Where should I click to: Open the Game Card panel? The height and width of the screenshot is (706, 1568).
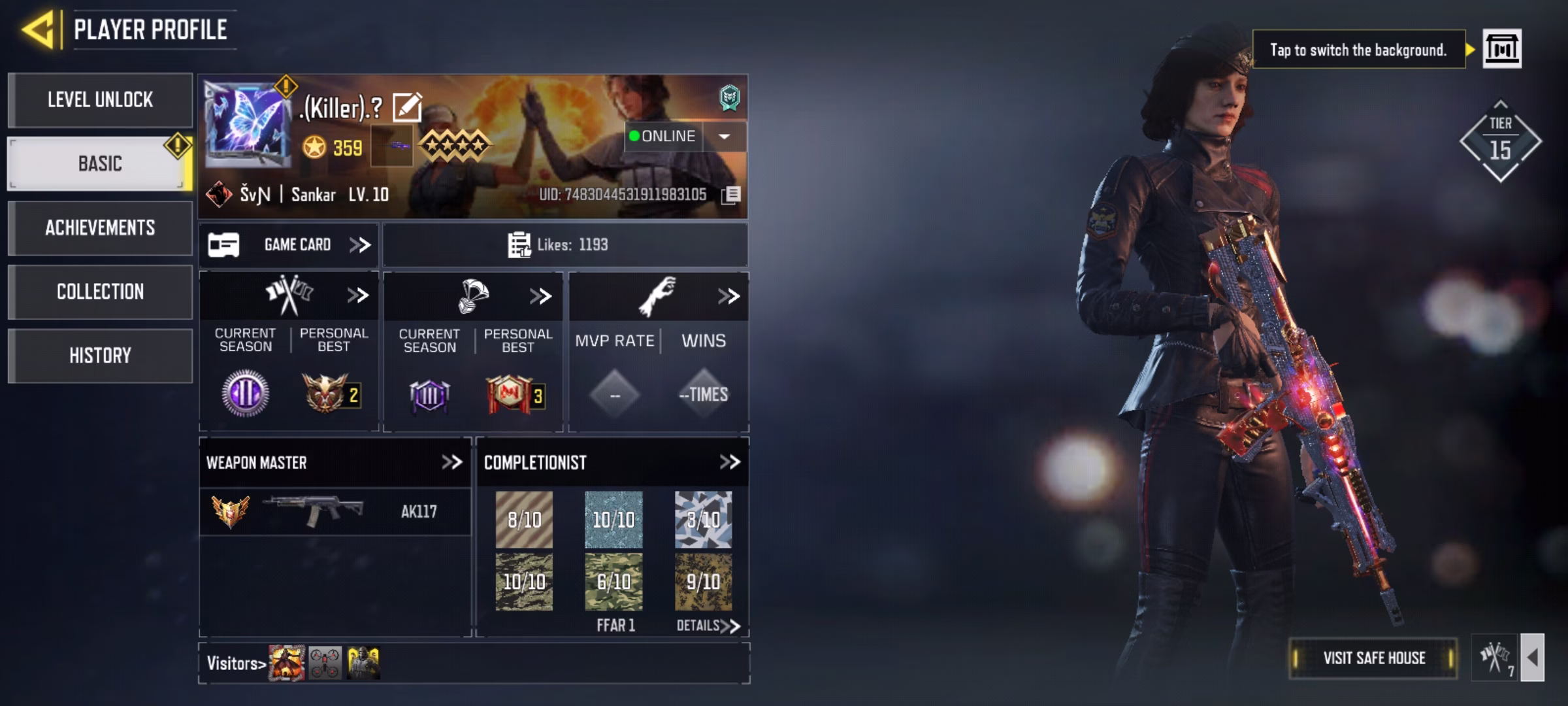pyautogui.click(x=289, y=245)
